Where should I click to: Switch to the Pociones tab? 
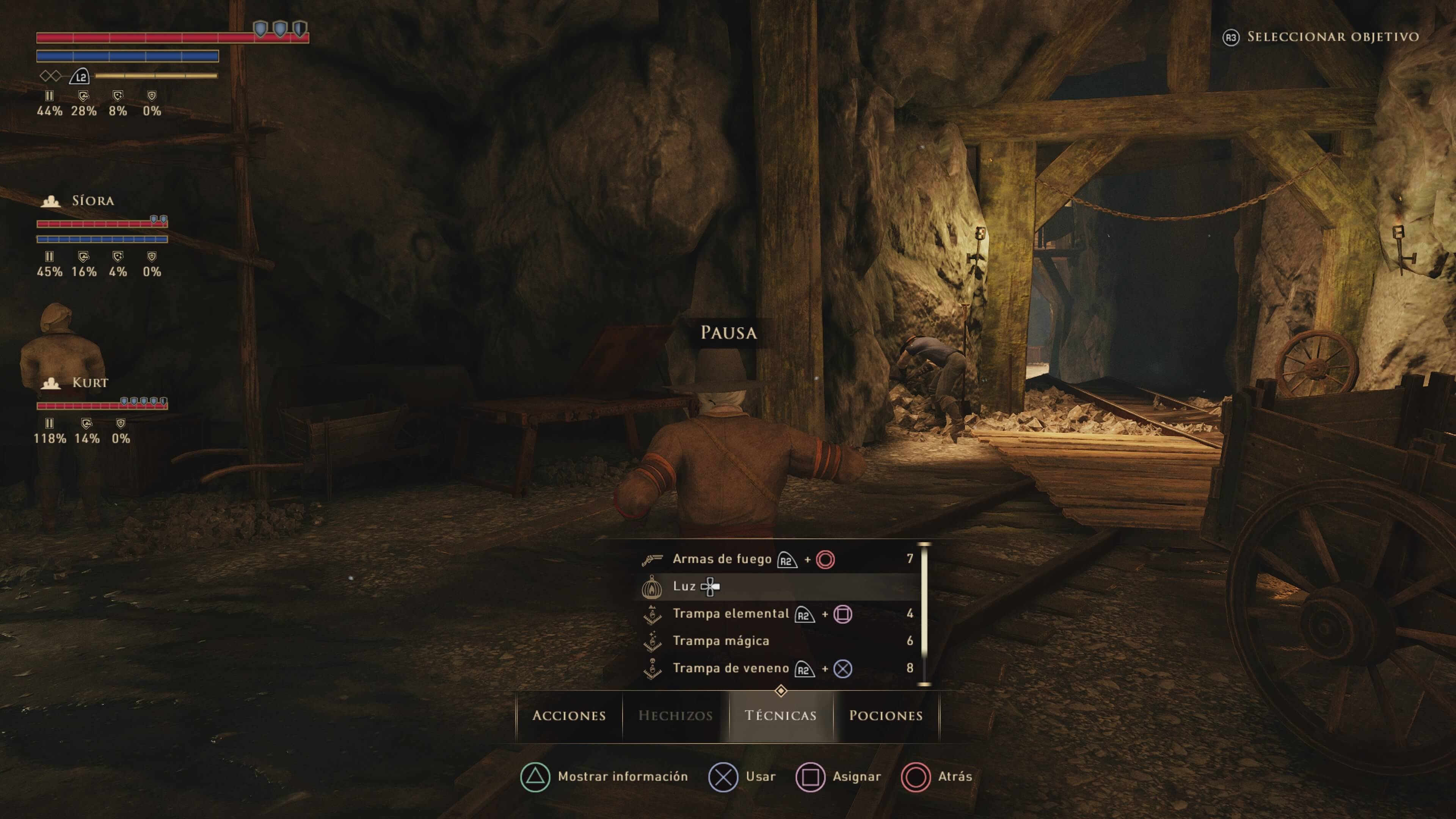886,715
